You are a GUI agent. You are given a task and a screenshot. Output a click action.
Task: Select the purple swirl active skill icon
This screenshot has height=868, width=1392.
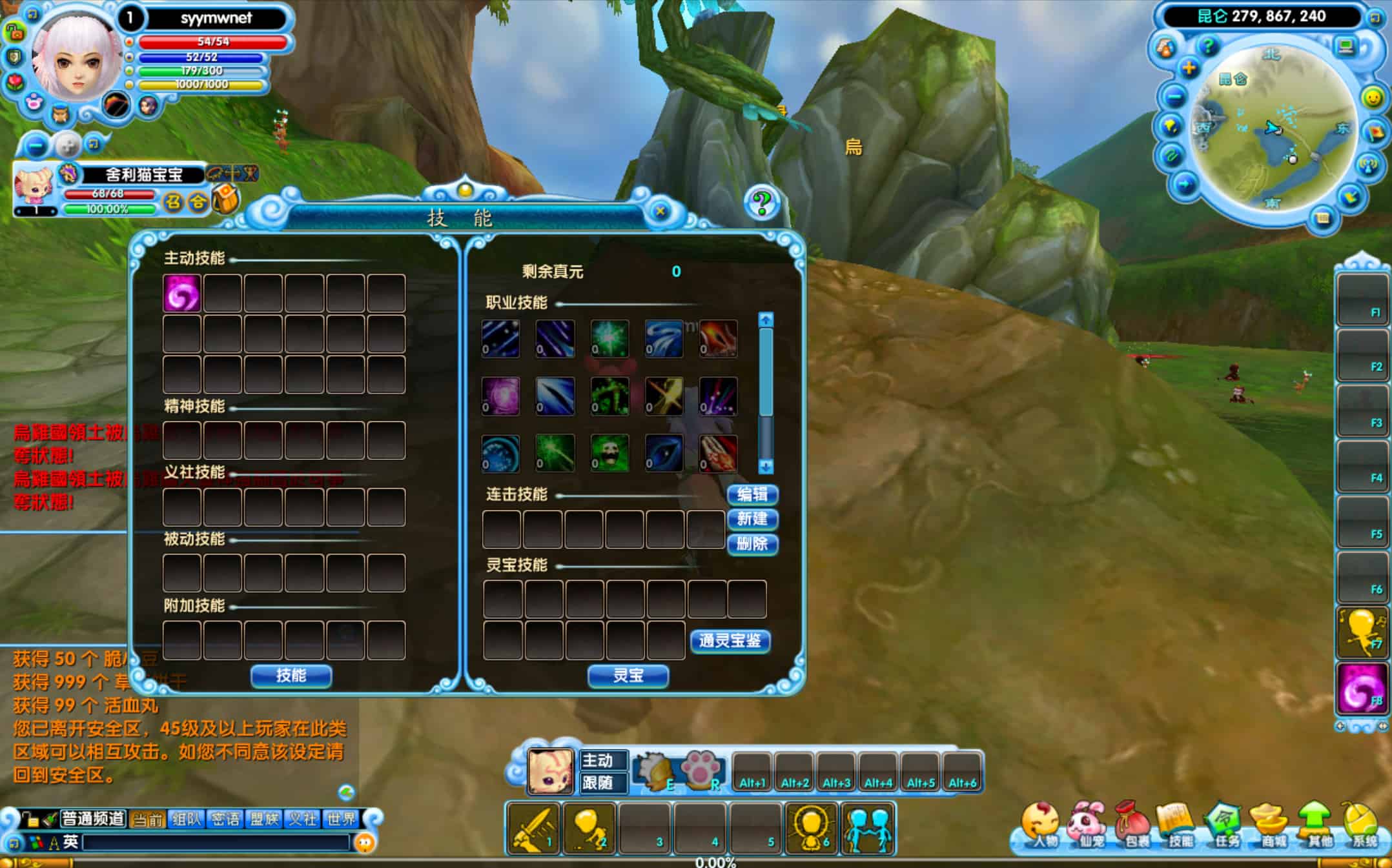(181, 294)
